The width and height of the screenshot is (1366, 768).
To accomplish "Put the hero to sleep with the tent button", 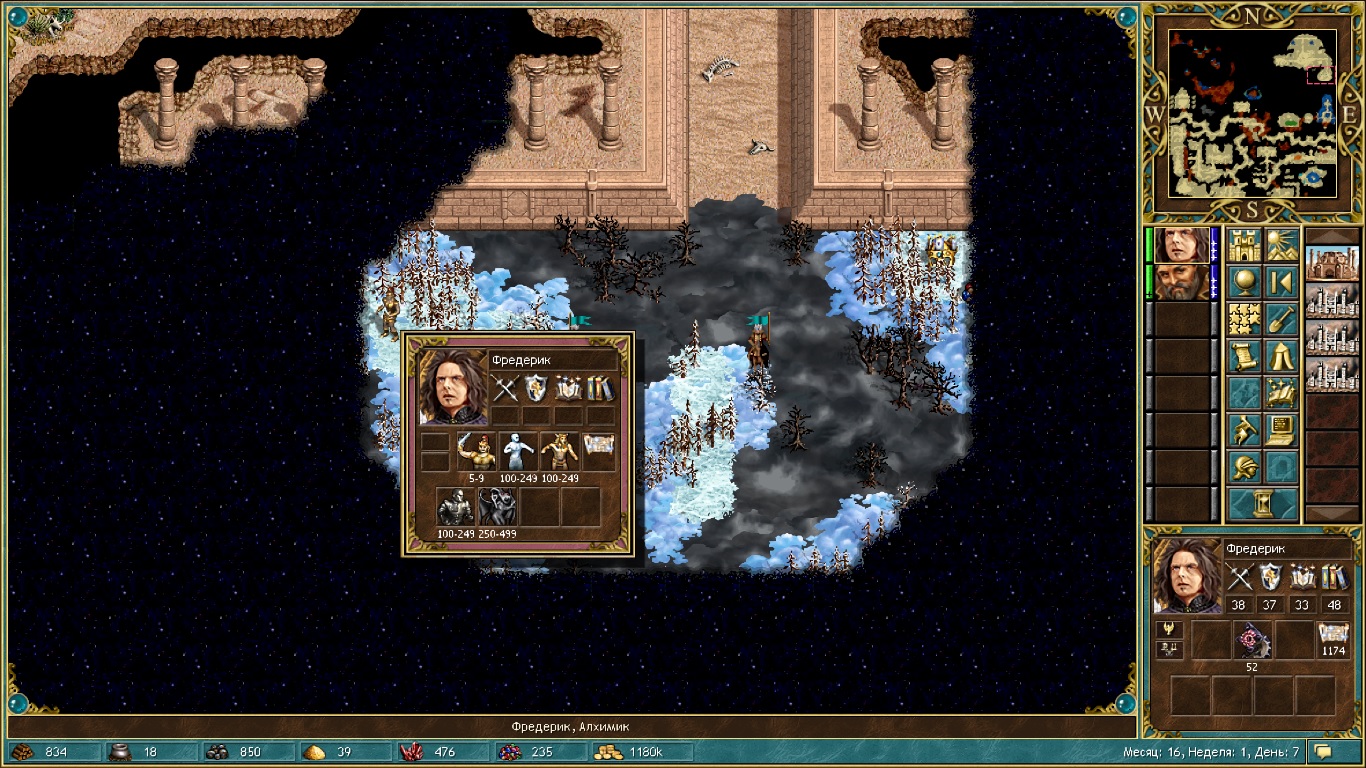I will (x=1281, y=356).
